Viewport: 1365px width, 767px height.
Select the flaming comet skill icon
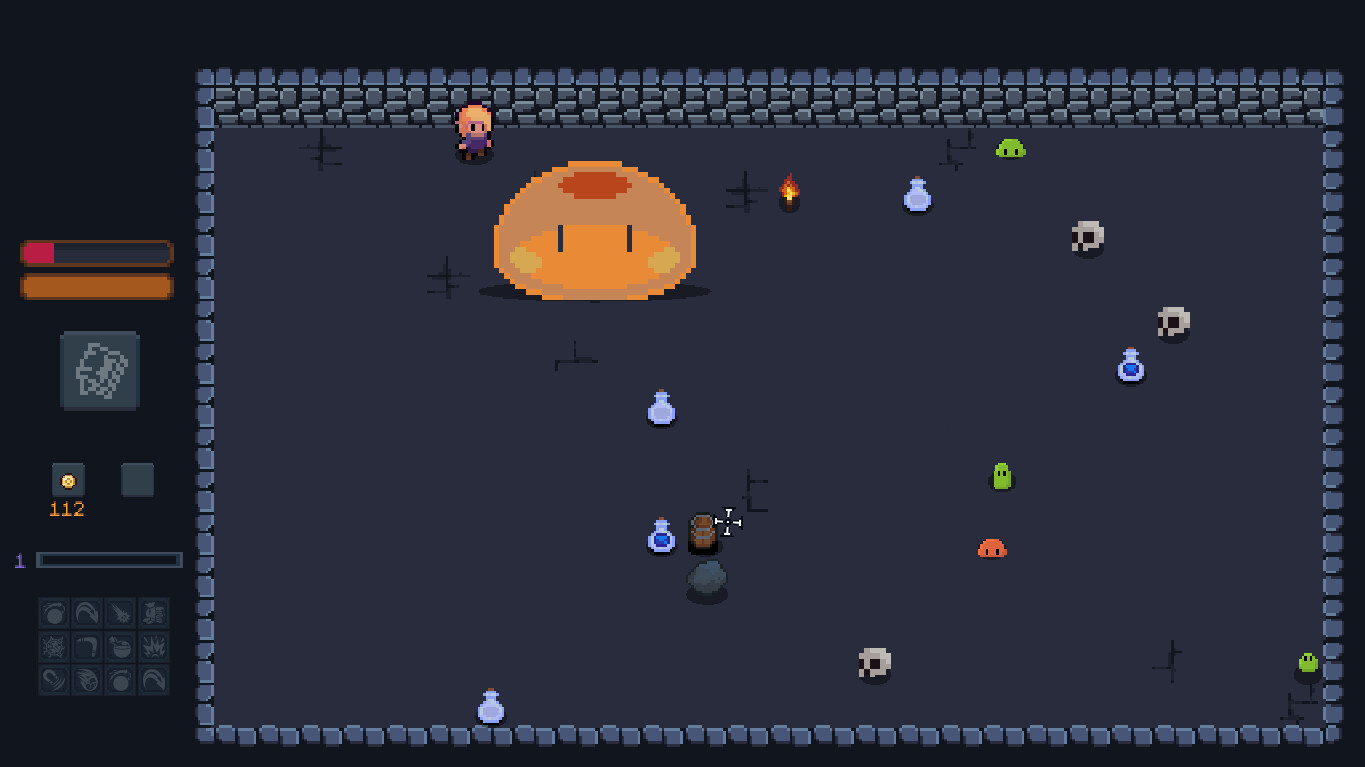[x=87, y=680]
